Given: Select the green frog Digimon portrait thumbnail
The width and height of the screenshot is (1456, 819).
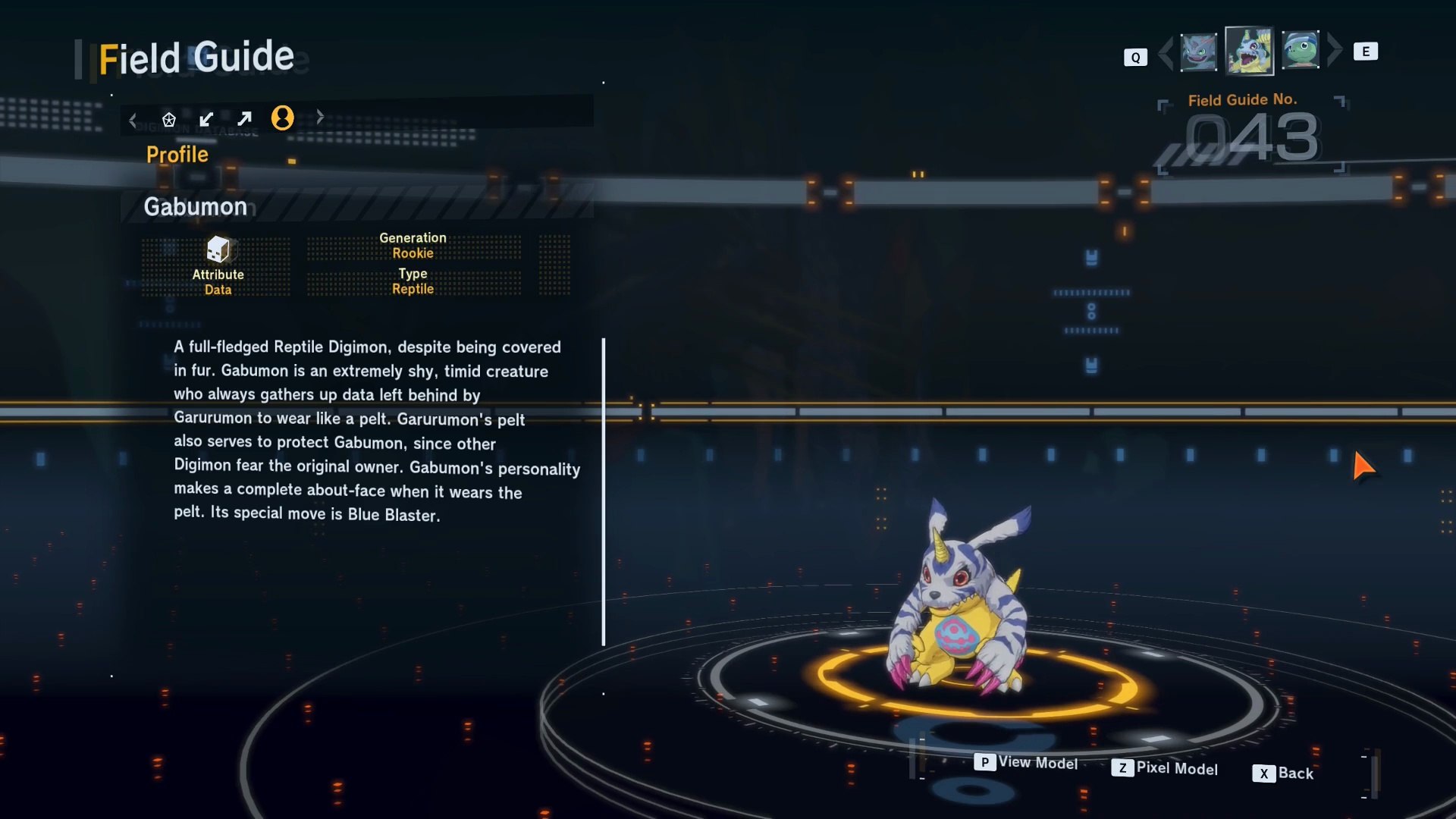Looking at the screenshot, I should pyautogui.click(x=1301, y=51).
